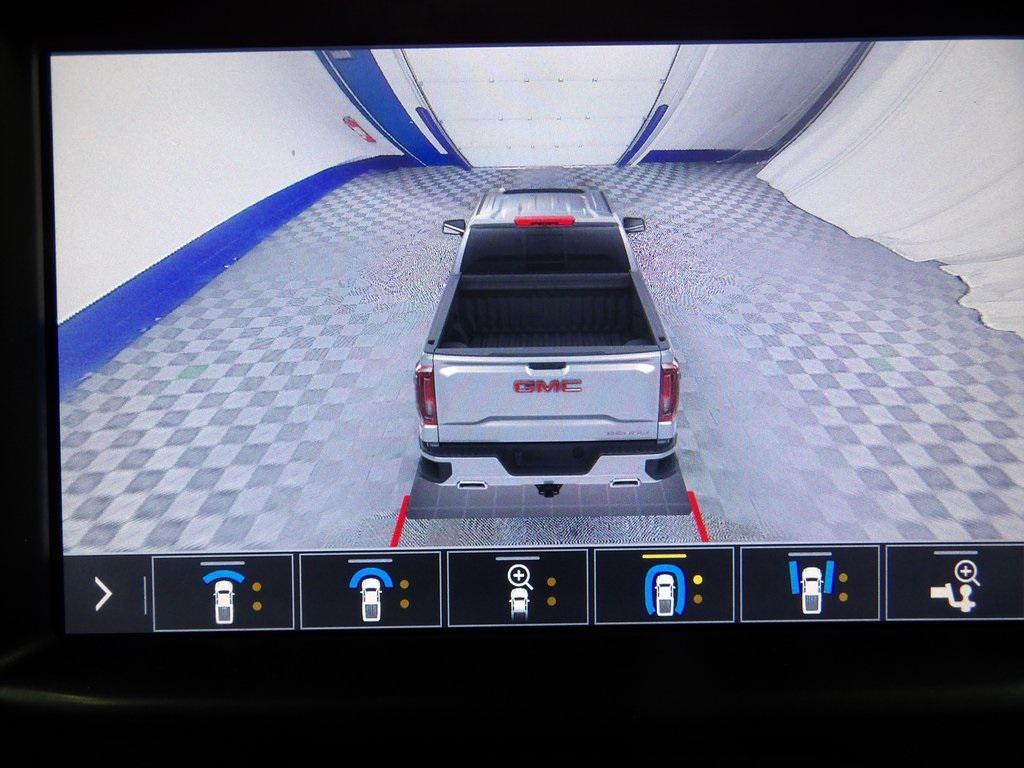Select the narrow front arc camera view
The image size is (1024, 768).
click(223, 592)
